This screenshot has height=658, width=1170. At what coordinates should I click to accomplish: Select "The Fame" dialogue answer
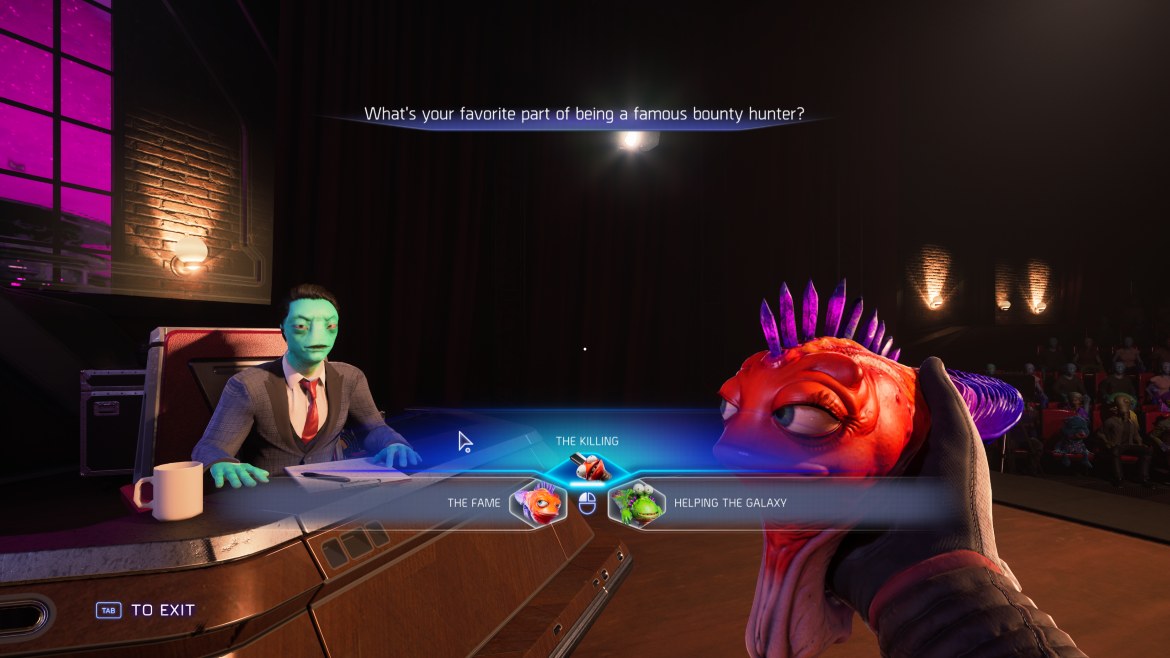tap(538, 503)
